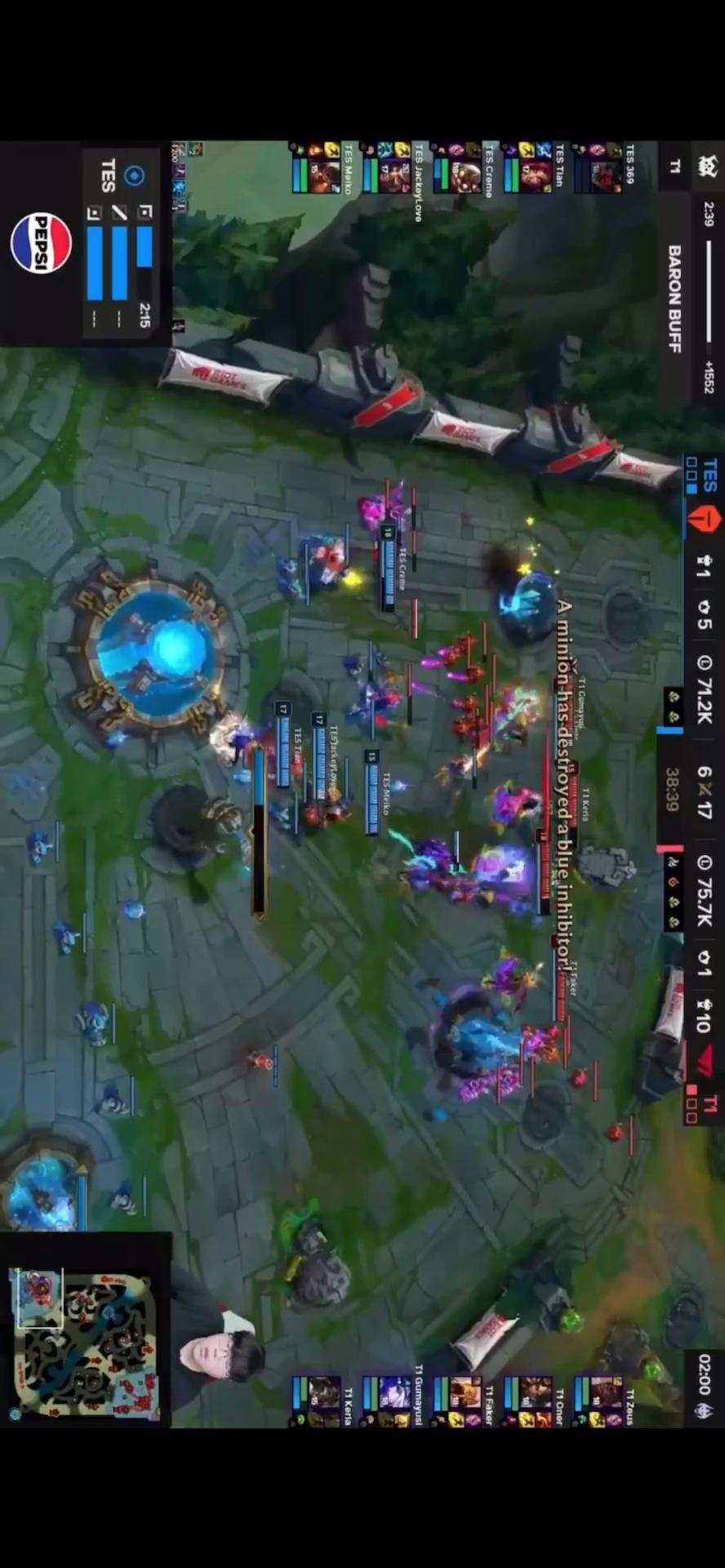
Task: Click the Pepsi sponsor logo
Action: click(x=41, y=243)
